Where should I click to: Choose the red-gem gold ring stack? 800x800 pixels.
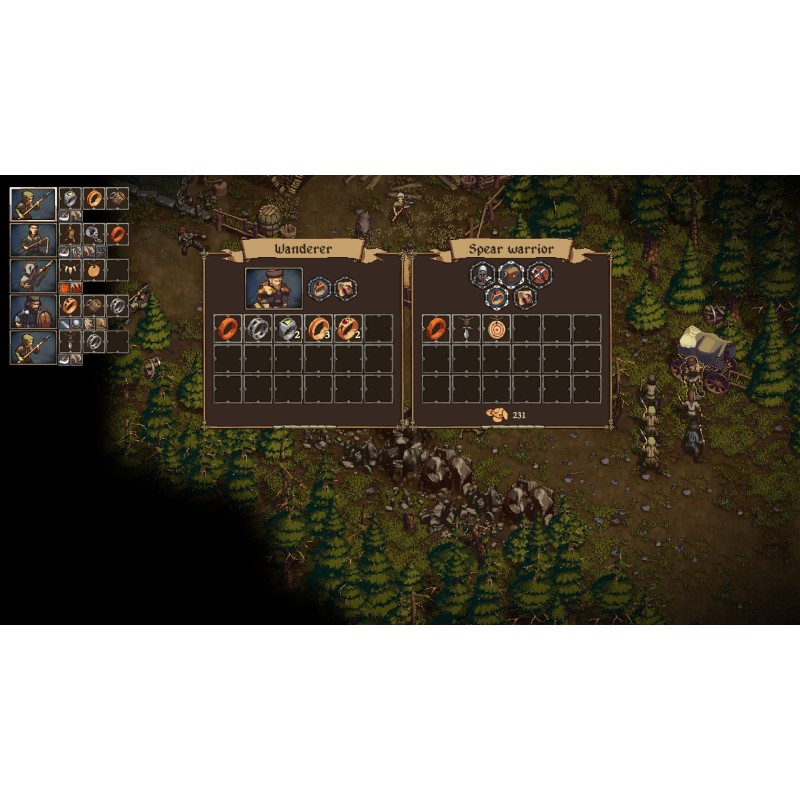pos(349,328)
